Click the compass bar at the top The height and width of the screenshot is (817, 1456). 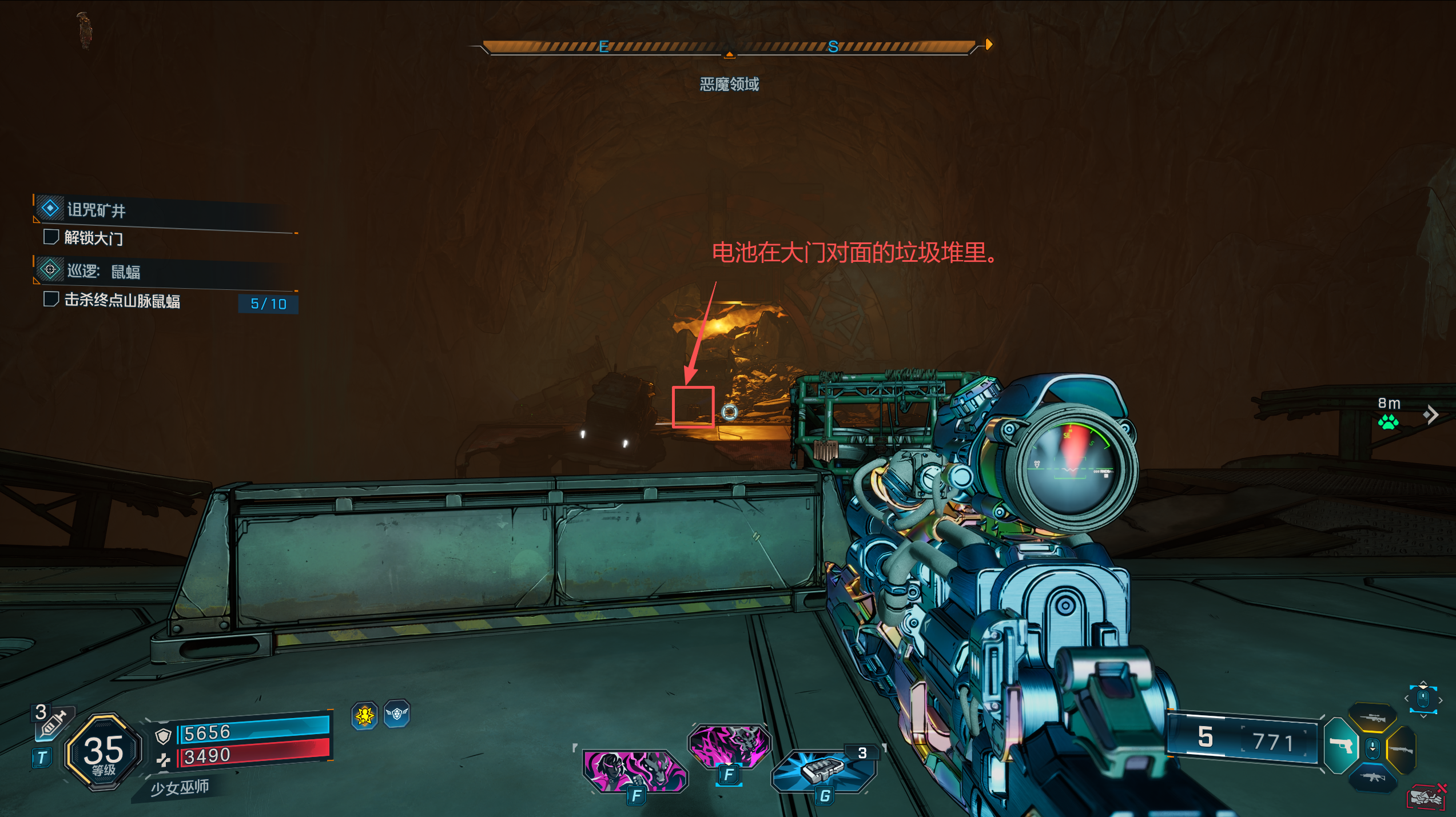coord(729,47)
